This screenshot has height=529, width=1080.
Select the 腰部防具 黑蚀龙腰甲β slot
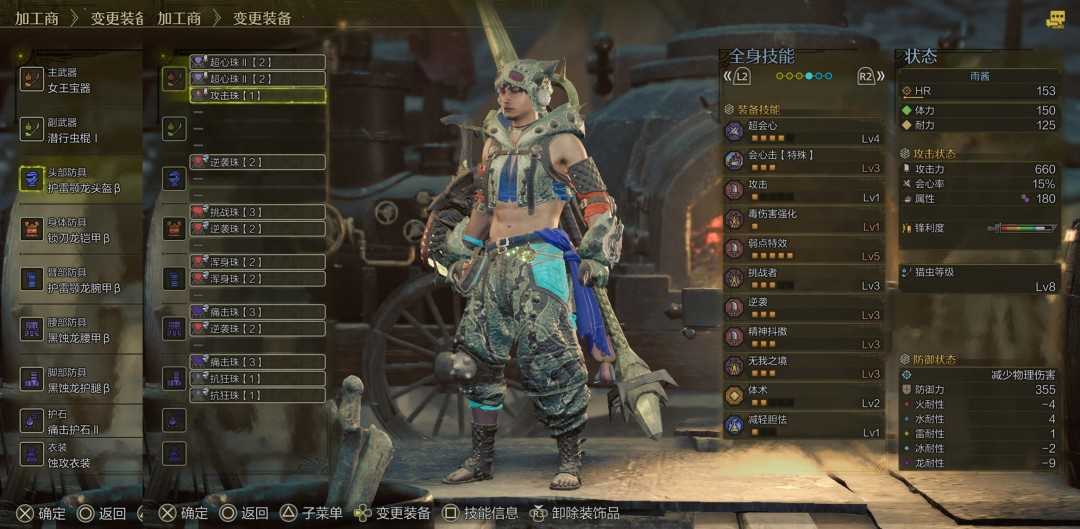coord(80,330)
